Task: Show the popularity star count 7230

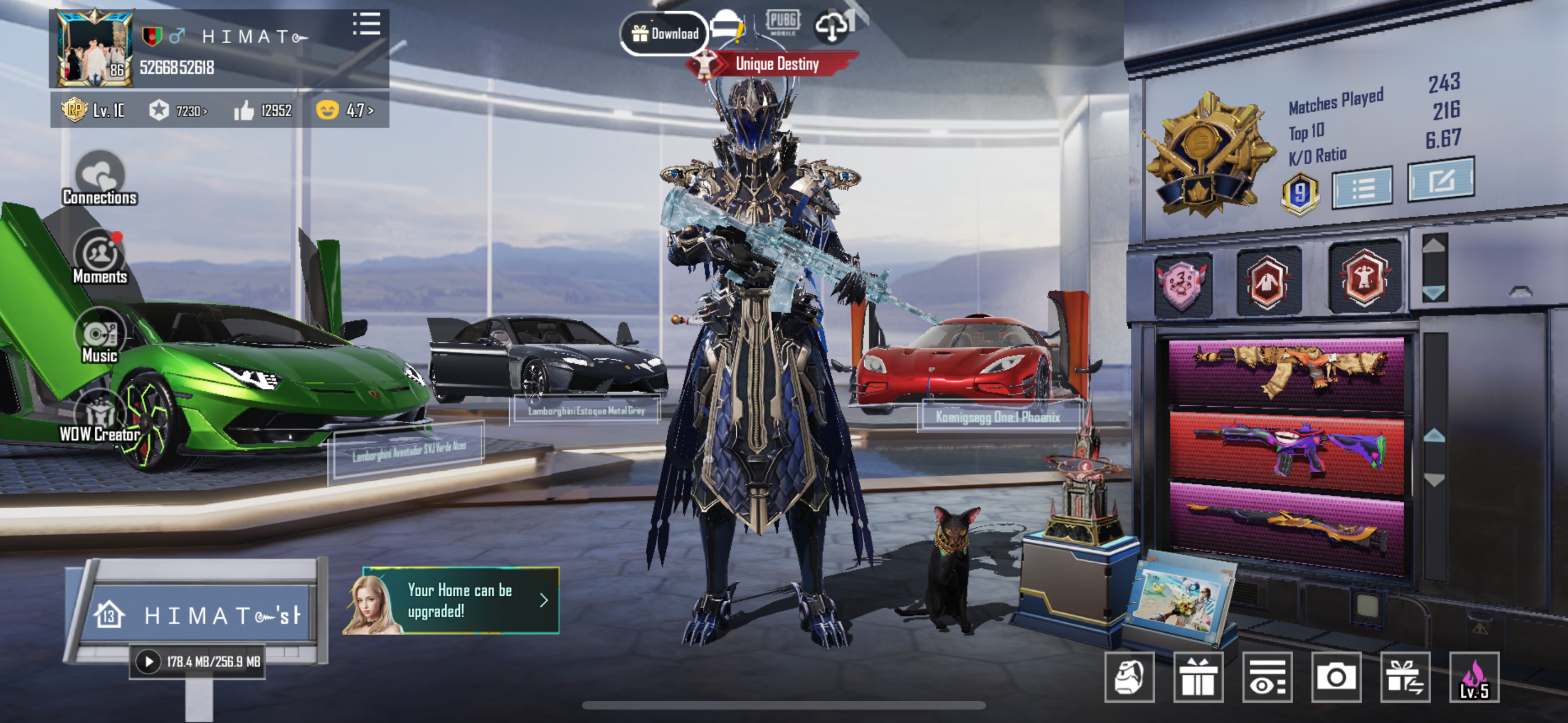Action: click(x=178, y=111)
